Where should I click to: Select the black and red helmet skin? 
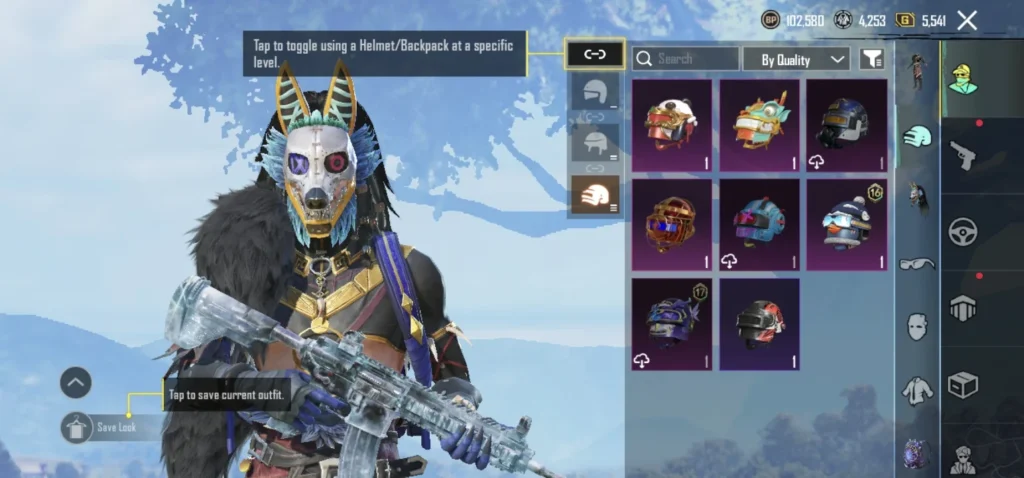pos(759,324)
